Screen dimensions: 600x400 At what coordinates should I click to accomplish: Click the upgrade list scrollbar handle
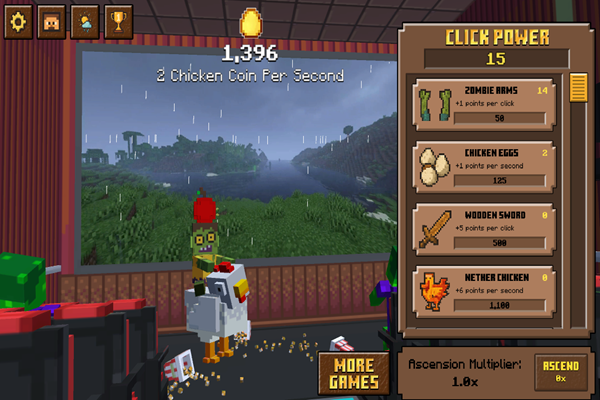coord(577,88)
